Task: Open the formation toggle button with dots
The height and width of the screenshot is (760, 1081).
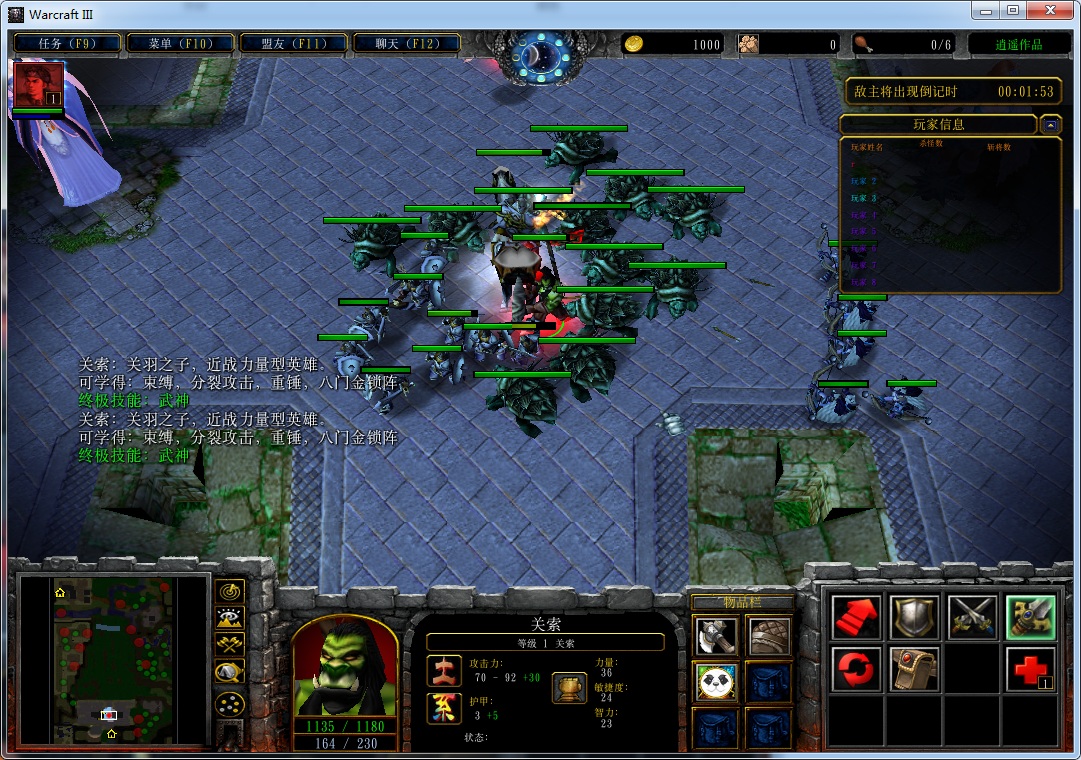Action: 230,703
